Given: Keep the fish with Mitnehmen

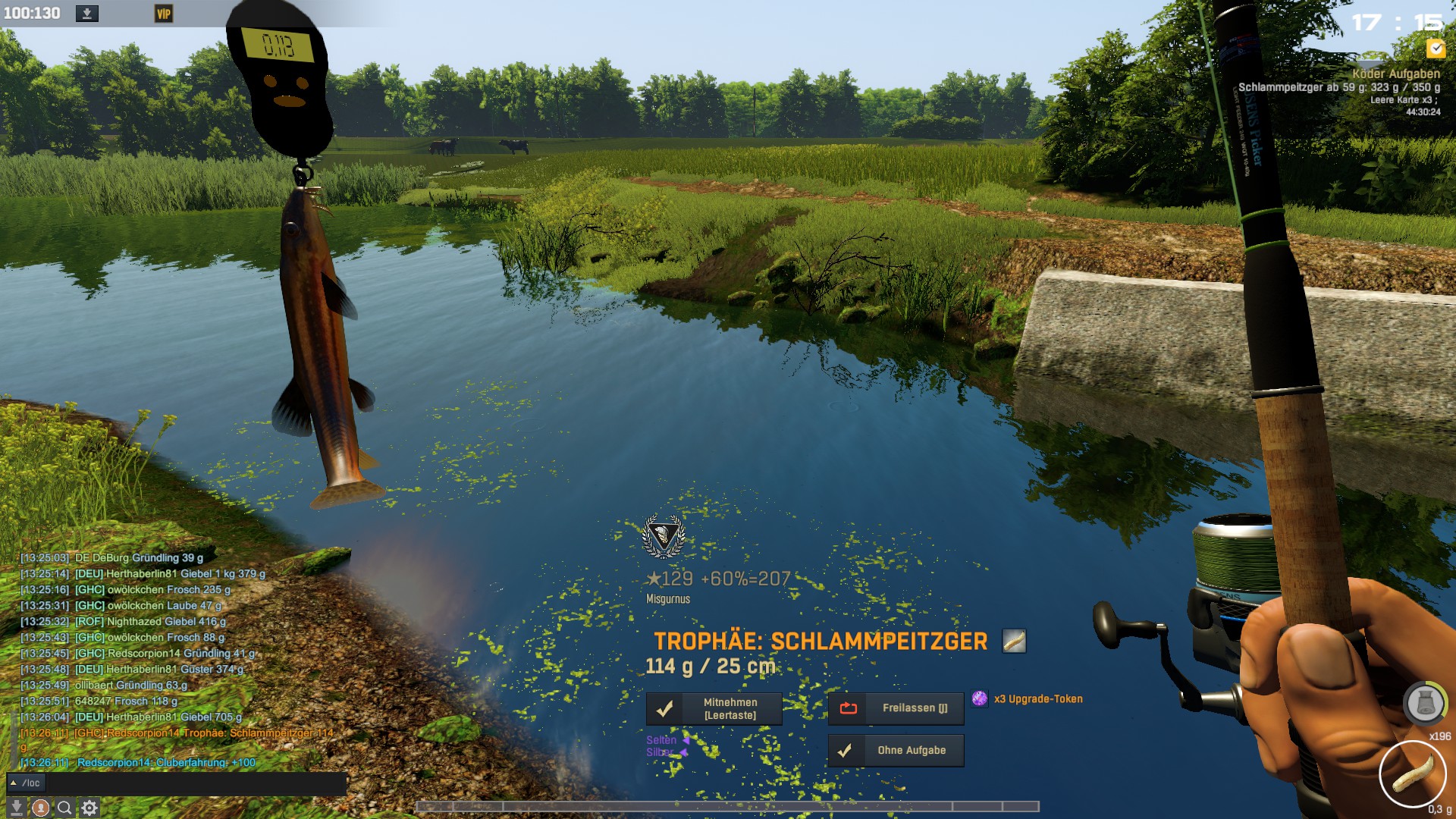Looking at the screenshot, I should tap(714, 709).
